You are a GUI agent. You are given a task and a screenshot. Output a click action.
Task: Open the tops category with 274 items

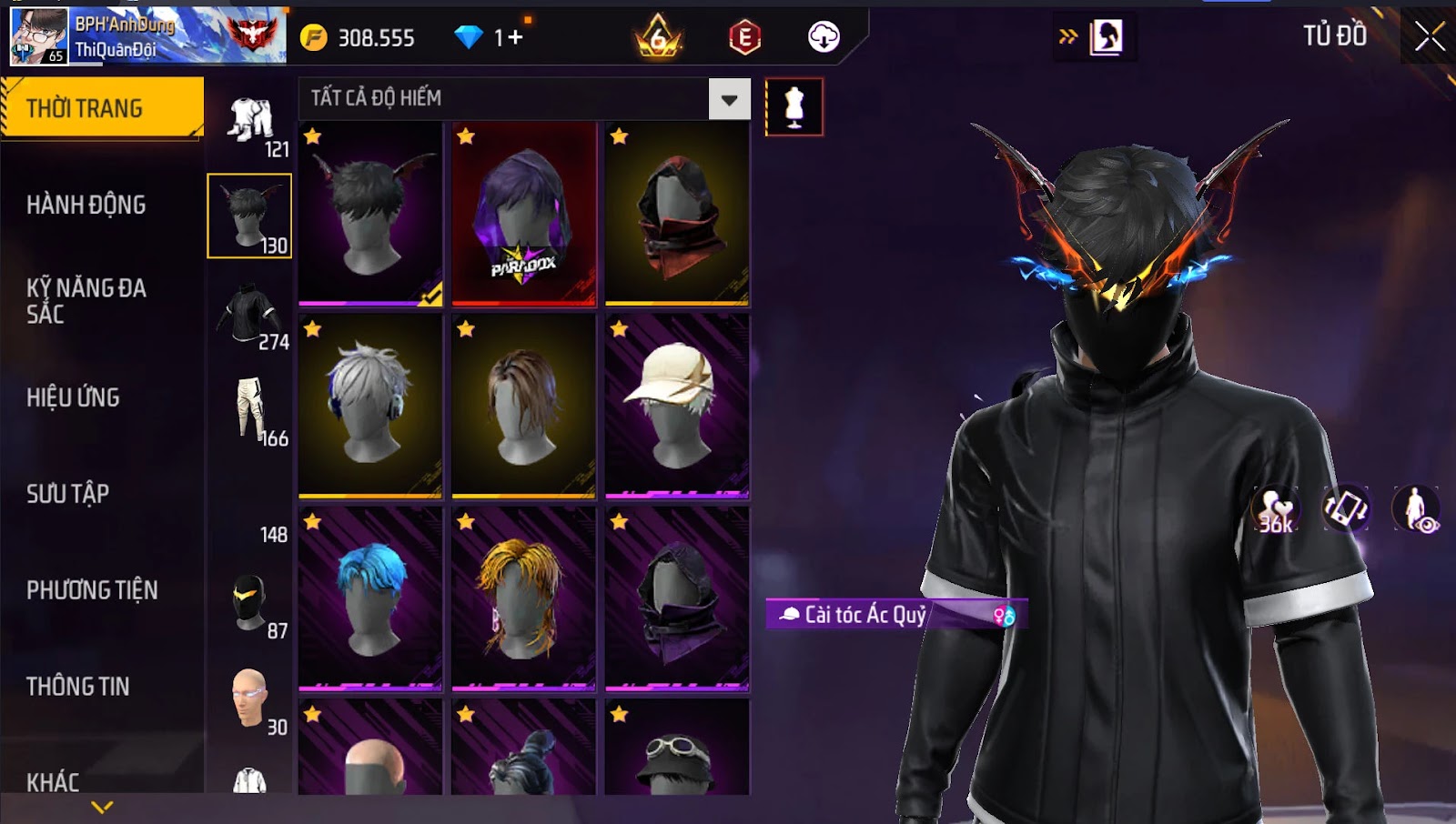(250, 316)
